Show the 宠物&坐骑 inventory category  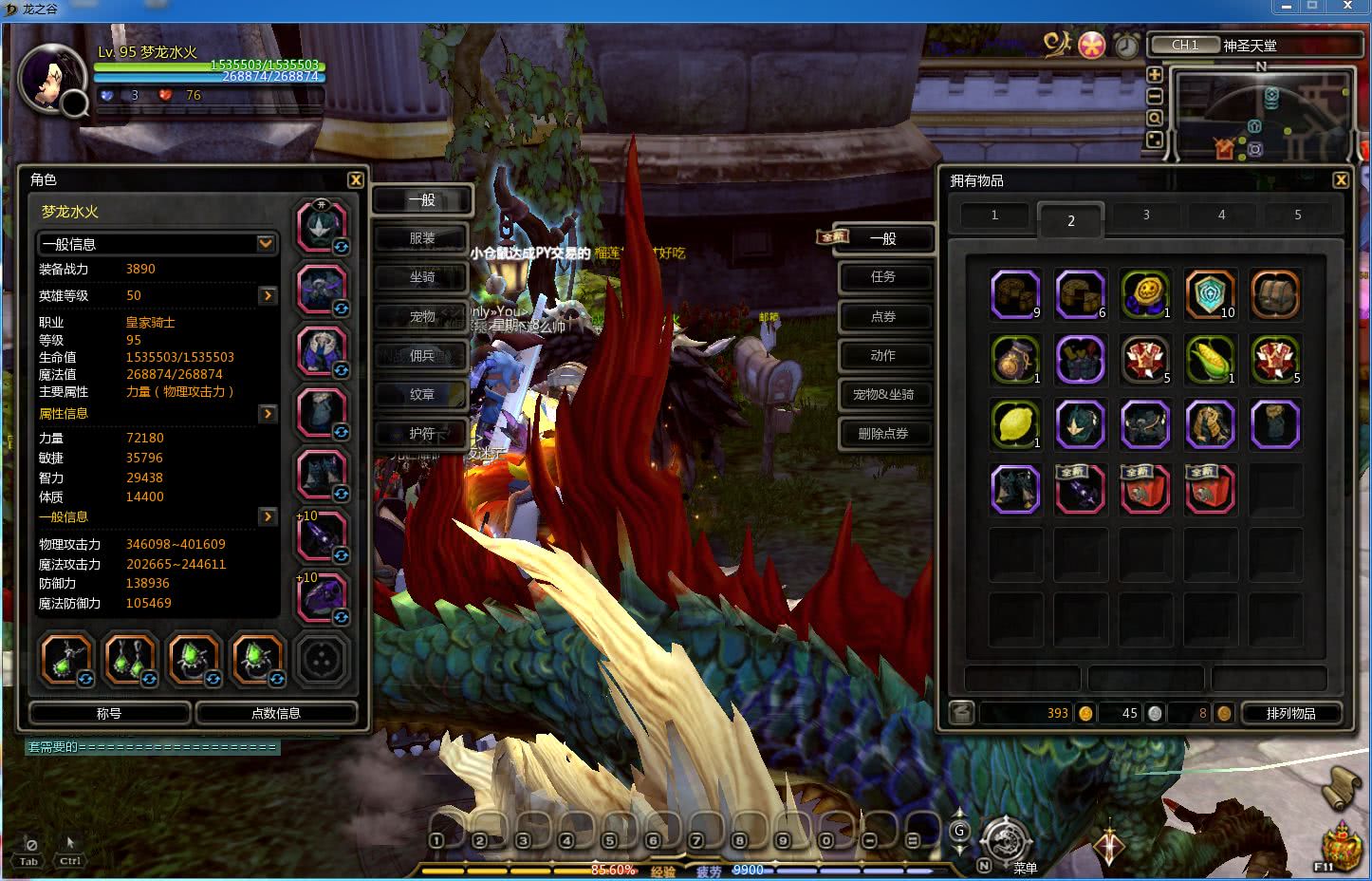click(x=882, y=394)
